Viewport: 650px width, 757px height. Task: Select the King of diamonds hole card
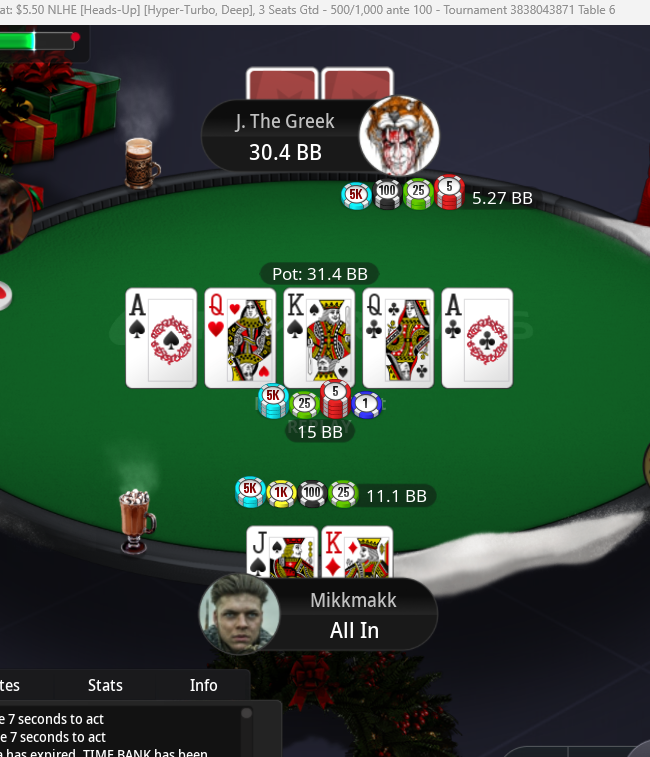(x=358, y=552)
